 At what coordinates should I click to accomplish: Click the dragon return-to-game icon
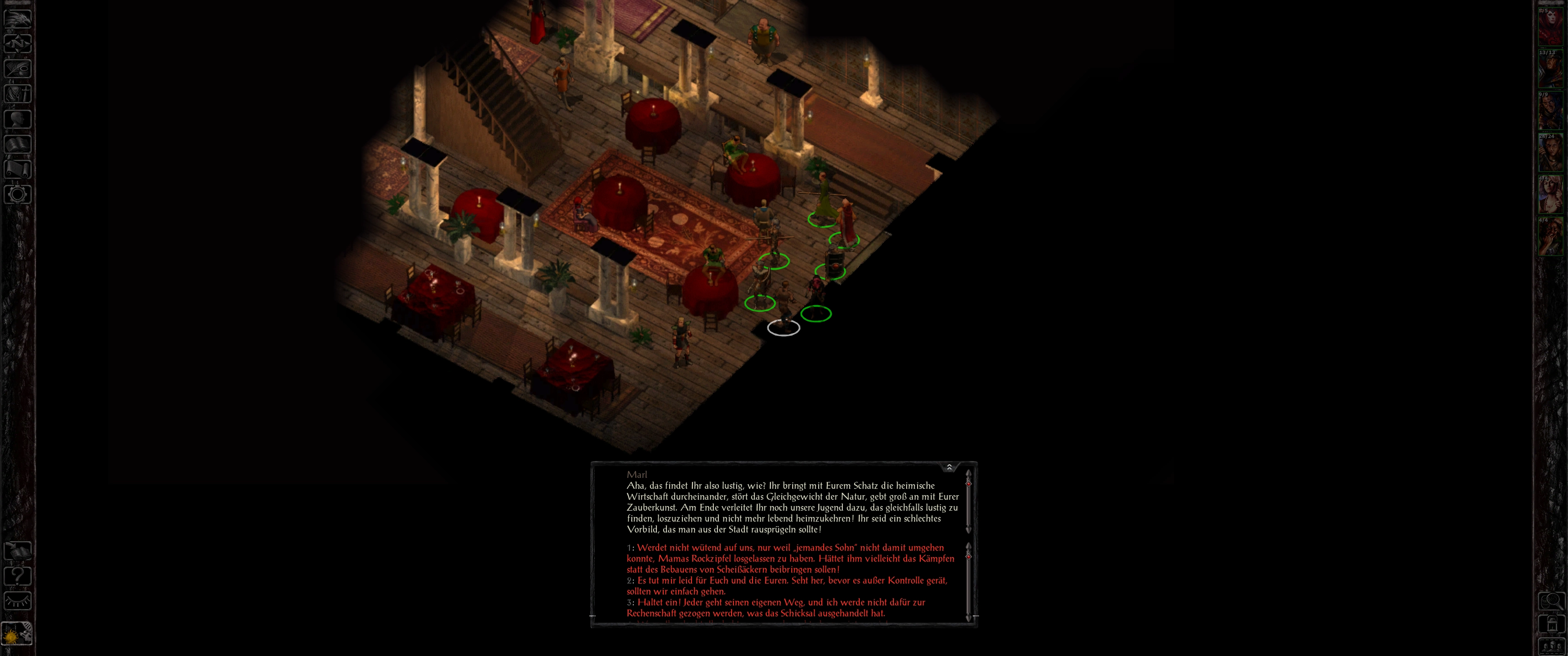coord(17,18)
